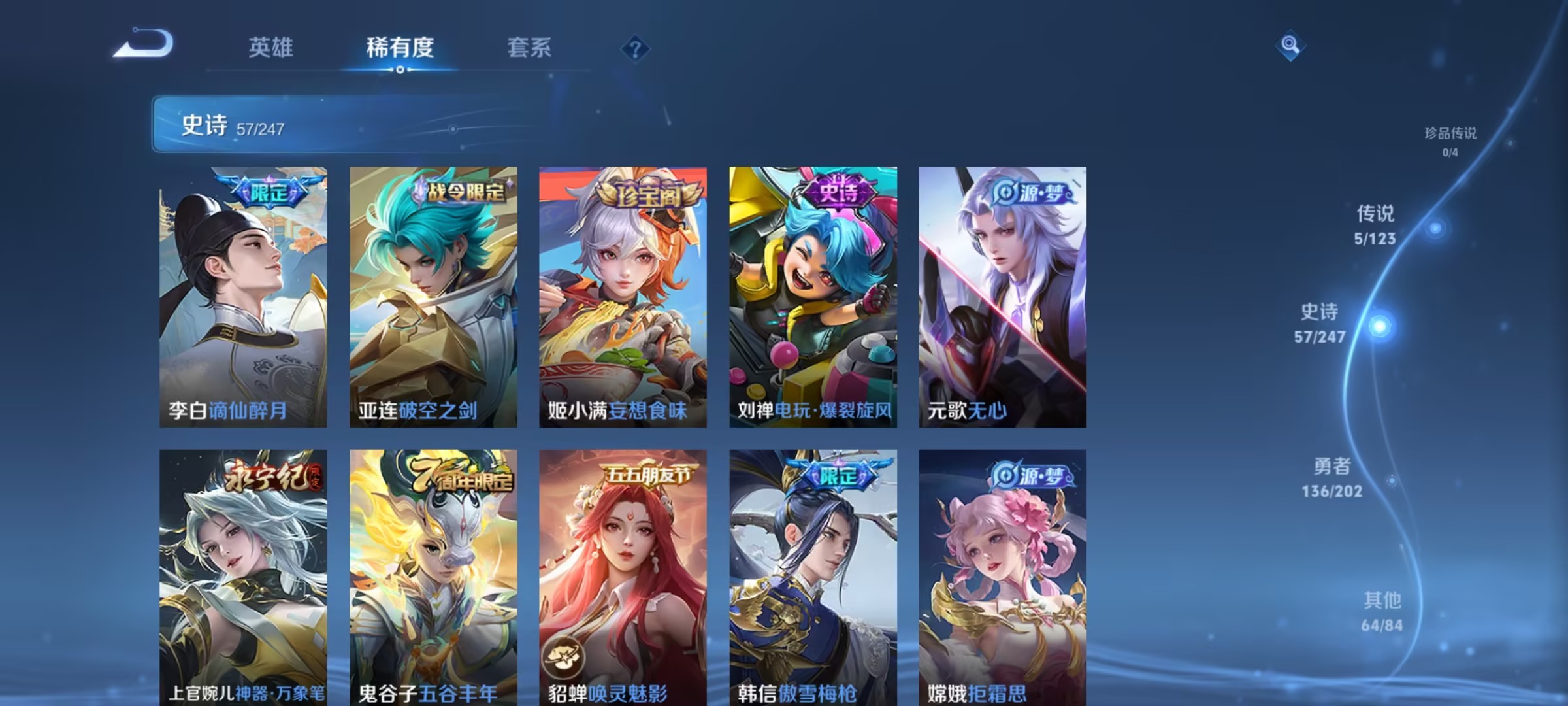Open Liu Shan's 电玩·爆裂旋风 skin thumbnail

(811, 294)
